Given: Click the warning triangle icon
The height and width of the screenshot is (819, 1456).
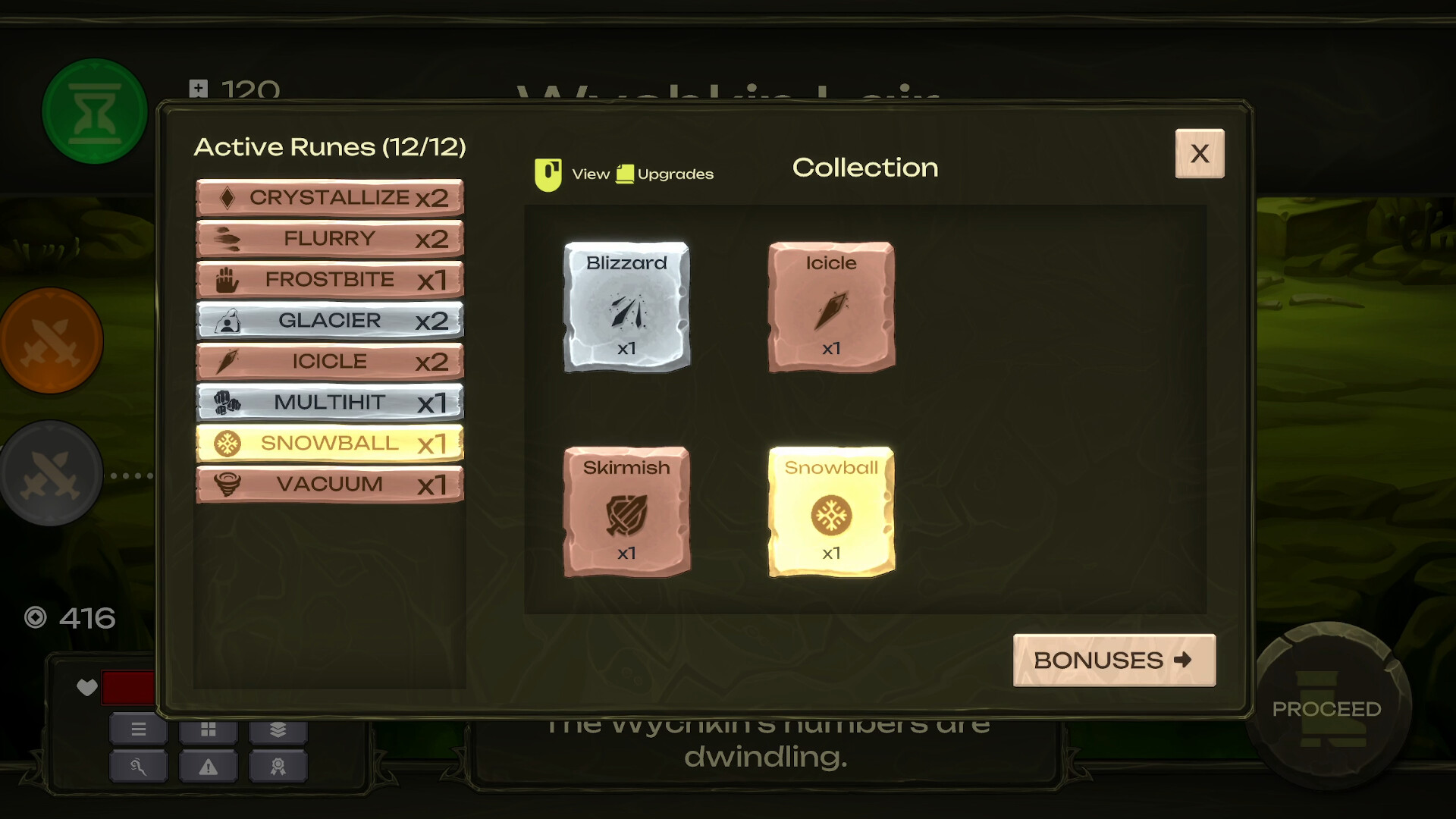Looking at the screenshot, I should [208, 766].
